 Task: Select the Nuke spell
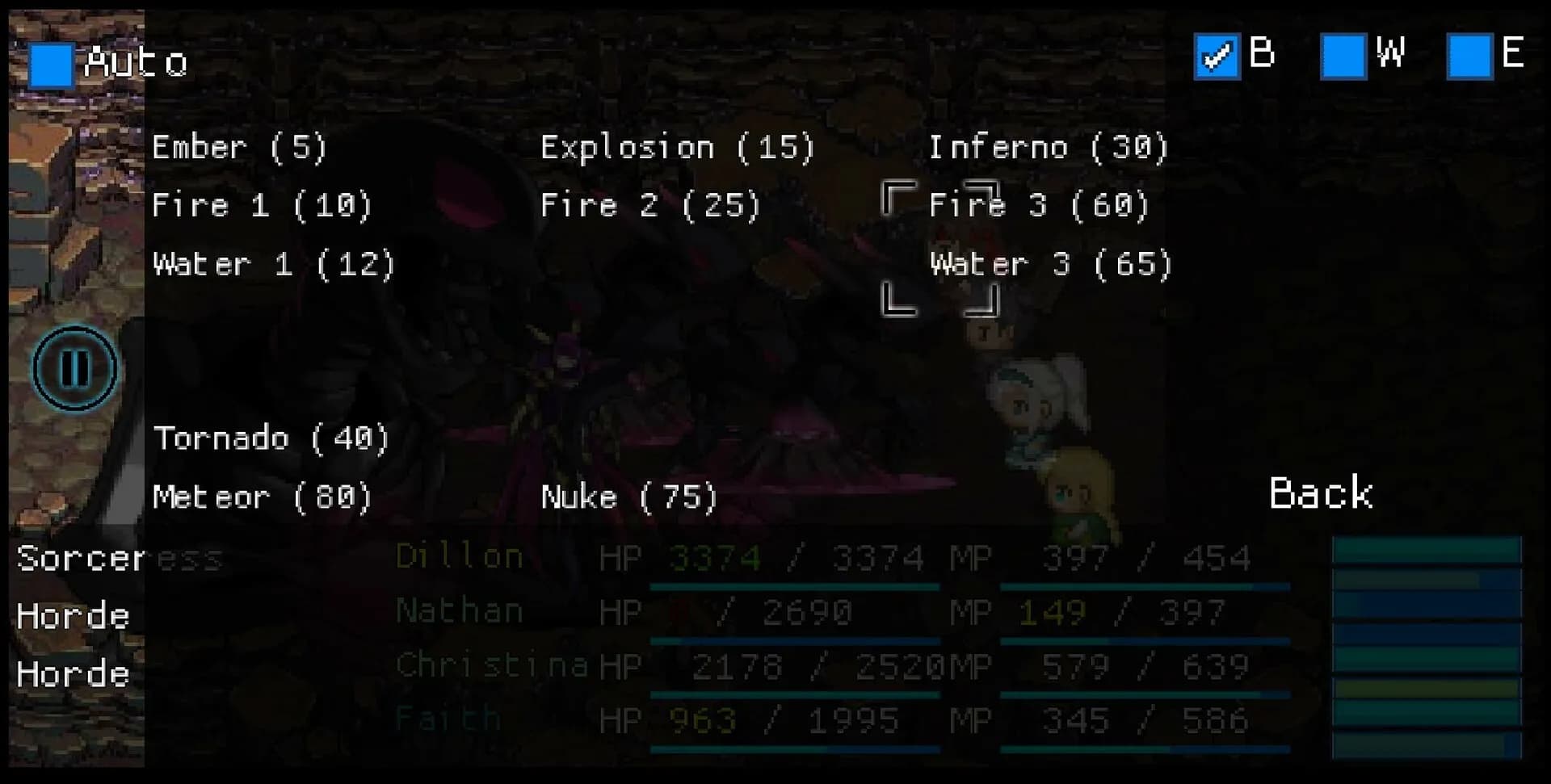point(628,497)
